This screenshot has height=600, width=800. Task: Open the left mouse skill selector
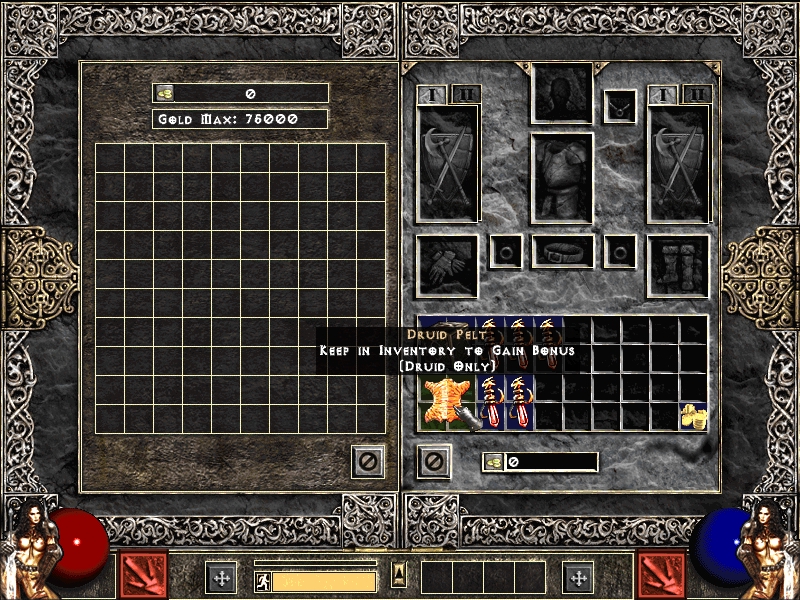[143, 575]
